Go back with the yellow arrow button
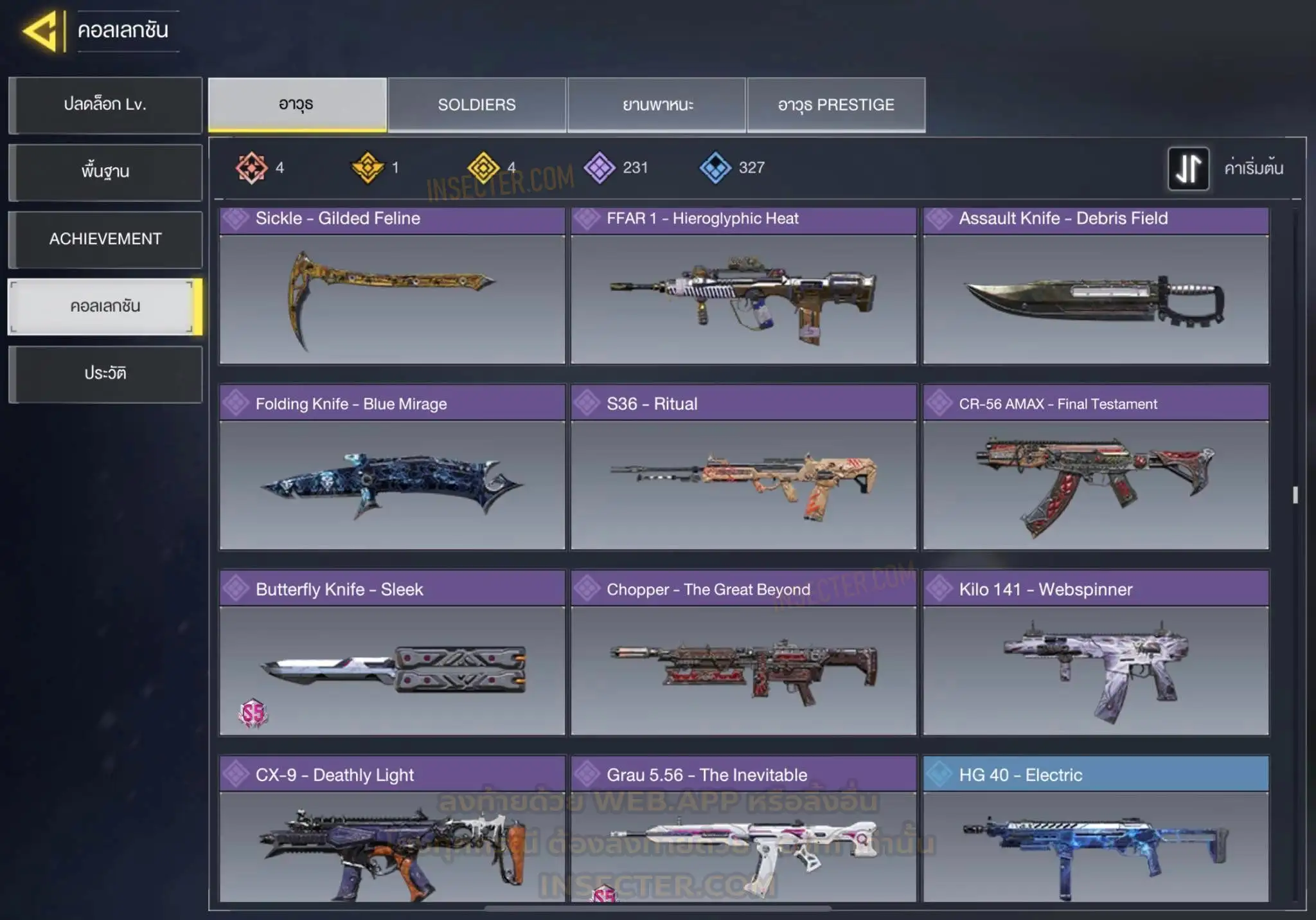Image resolution: width=1316 pixels, height=920 pixels. click(x=42, y=31)
